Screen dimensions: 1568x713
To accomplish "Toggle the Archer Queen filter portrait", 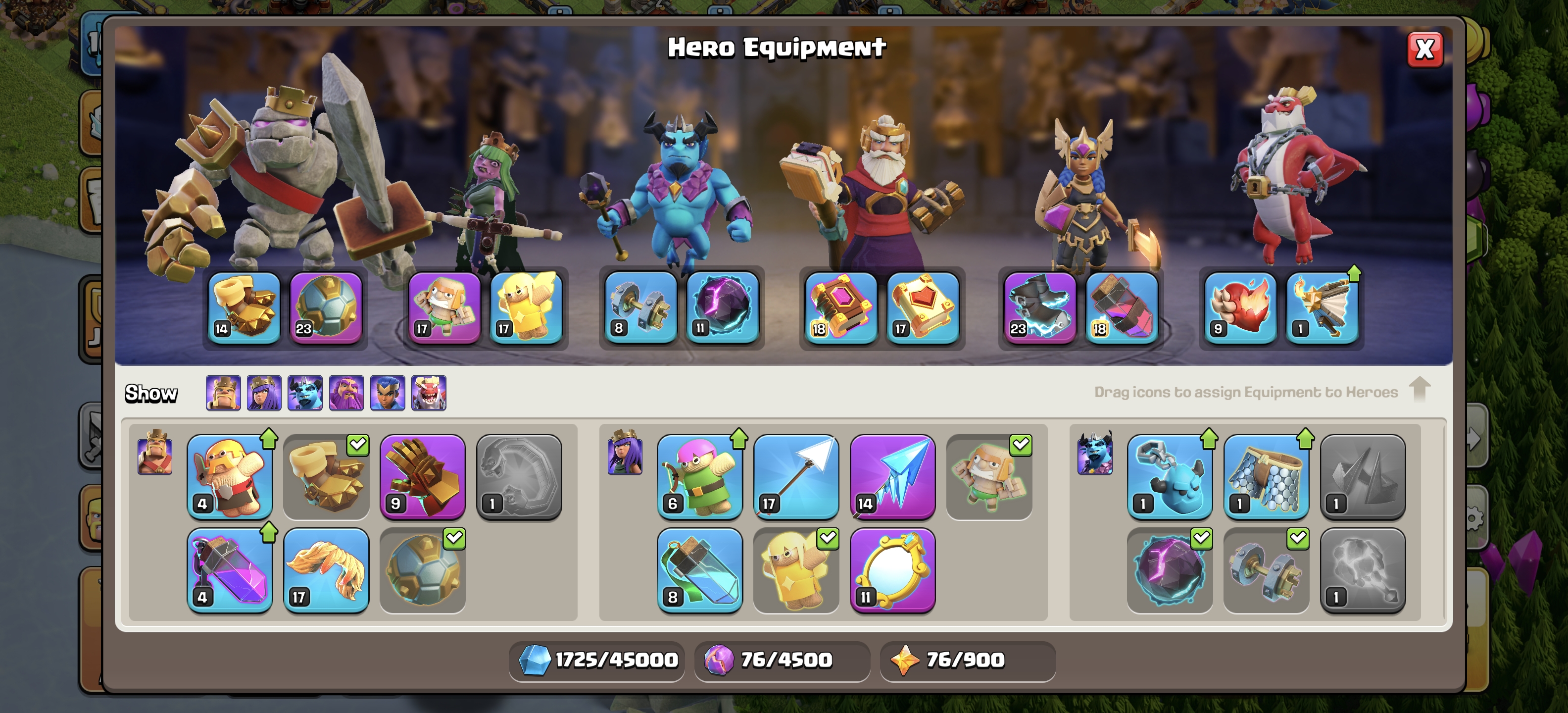I will click(x=264, y=393).
